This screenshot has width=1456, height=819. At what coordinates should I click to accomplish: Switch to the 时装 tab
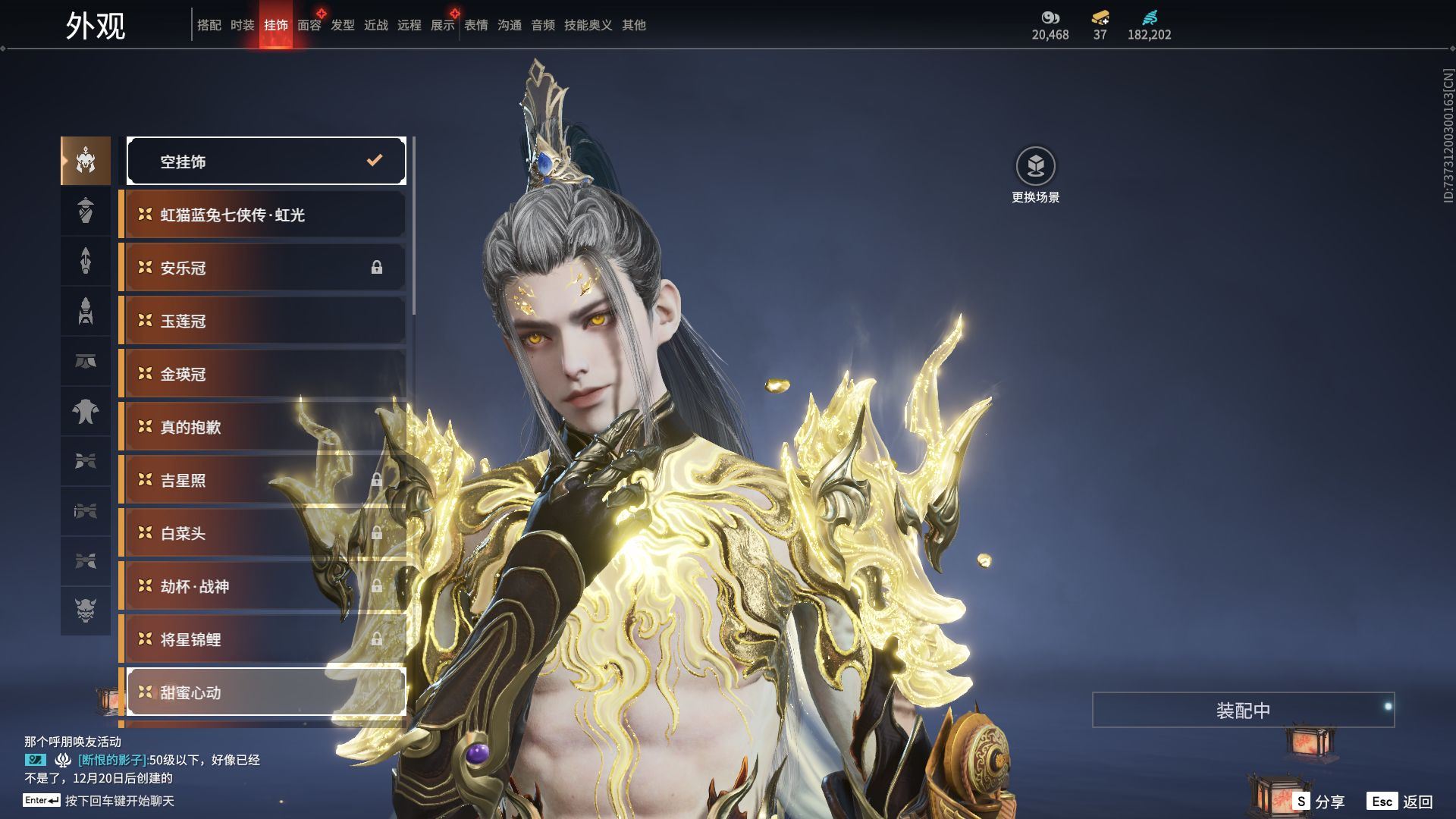[x=243, y=25]
